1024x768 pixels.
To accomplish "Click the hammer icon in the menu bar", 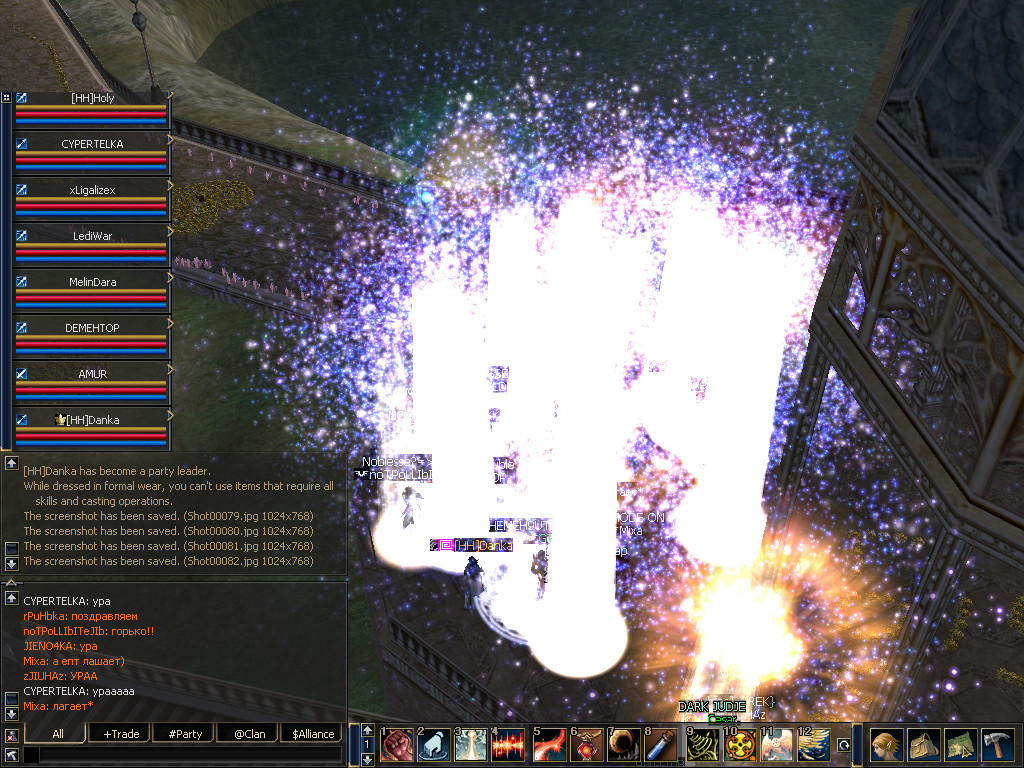I will click(997, 745).
